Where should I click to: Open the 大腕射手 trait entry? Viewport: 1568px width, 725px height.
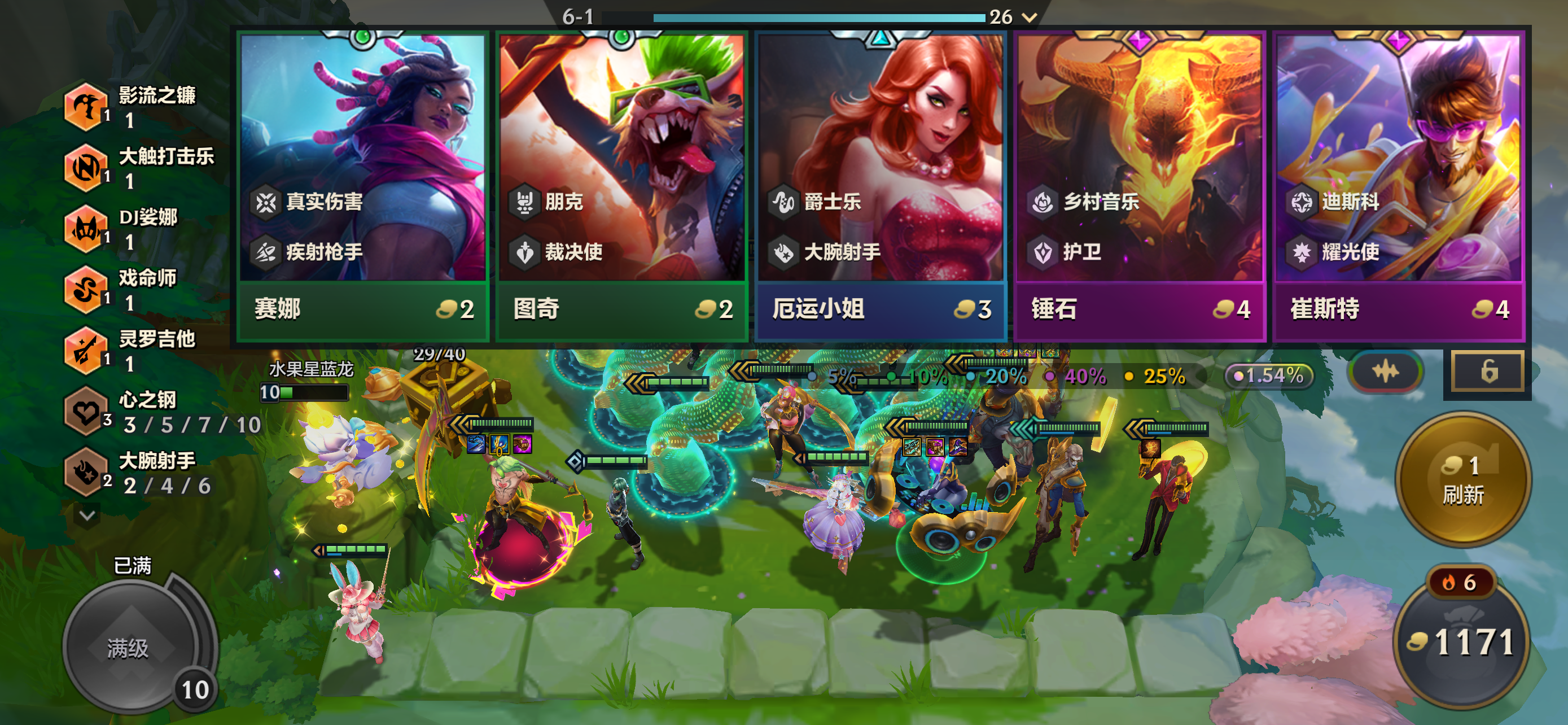click(86, 473)
